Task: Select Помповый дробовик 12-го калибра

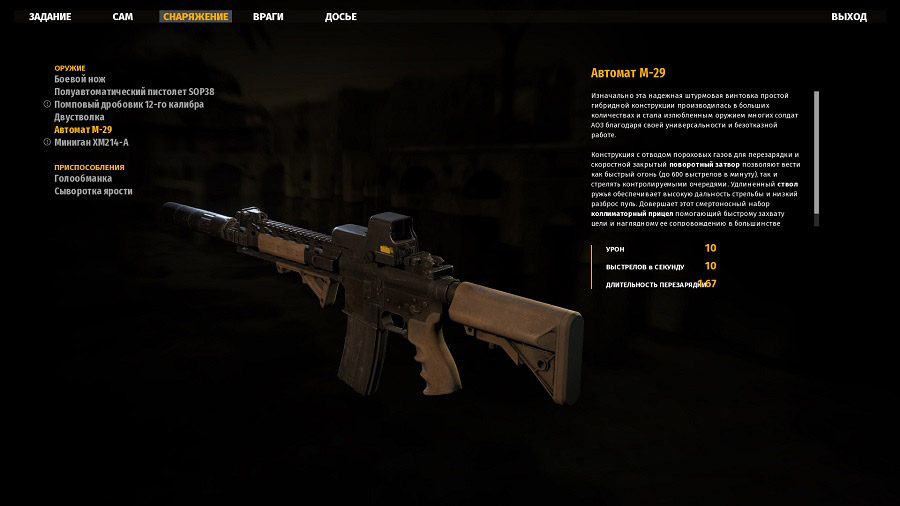Action: 129,104
